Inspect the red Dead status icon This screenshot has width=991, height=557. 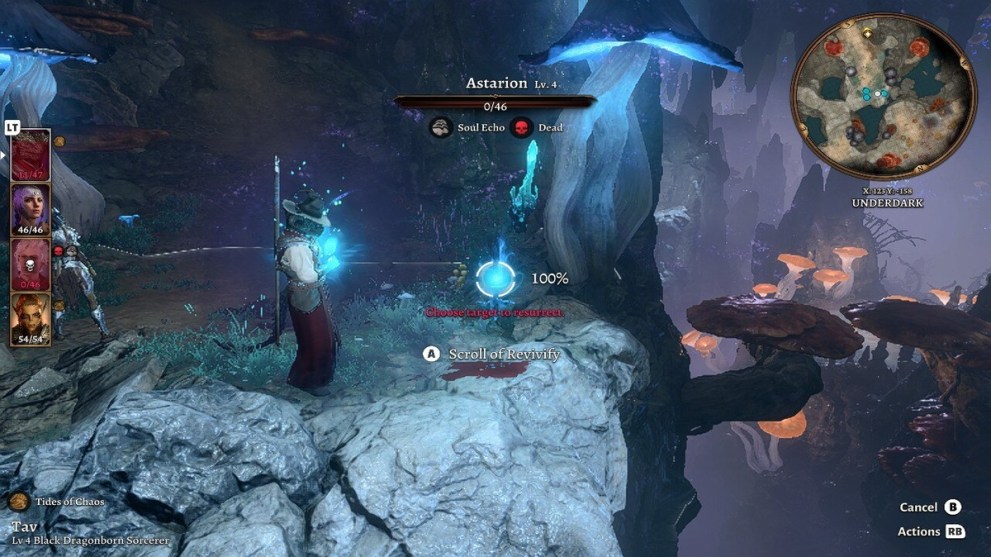tap(521, 128)
